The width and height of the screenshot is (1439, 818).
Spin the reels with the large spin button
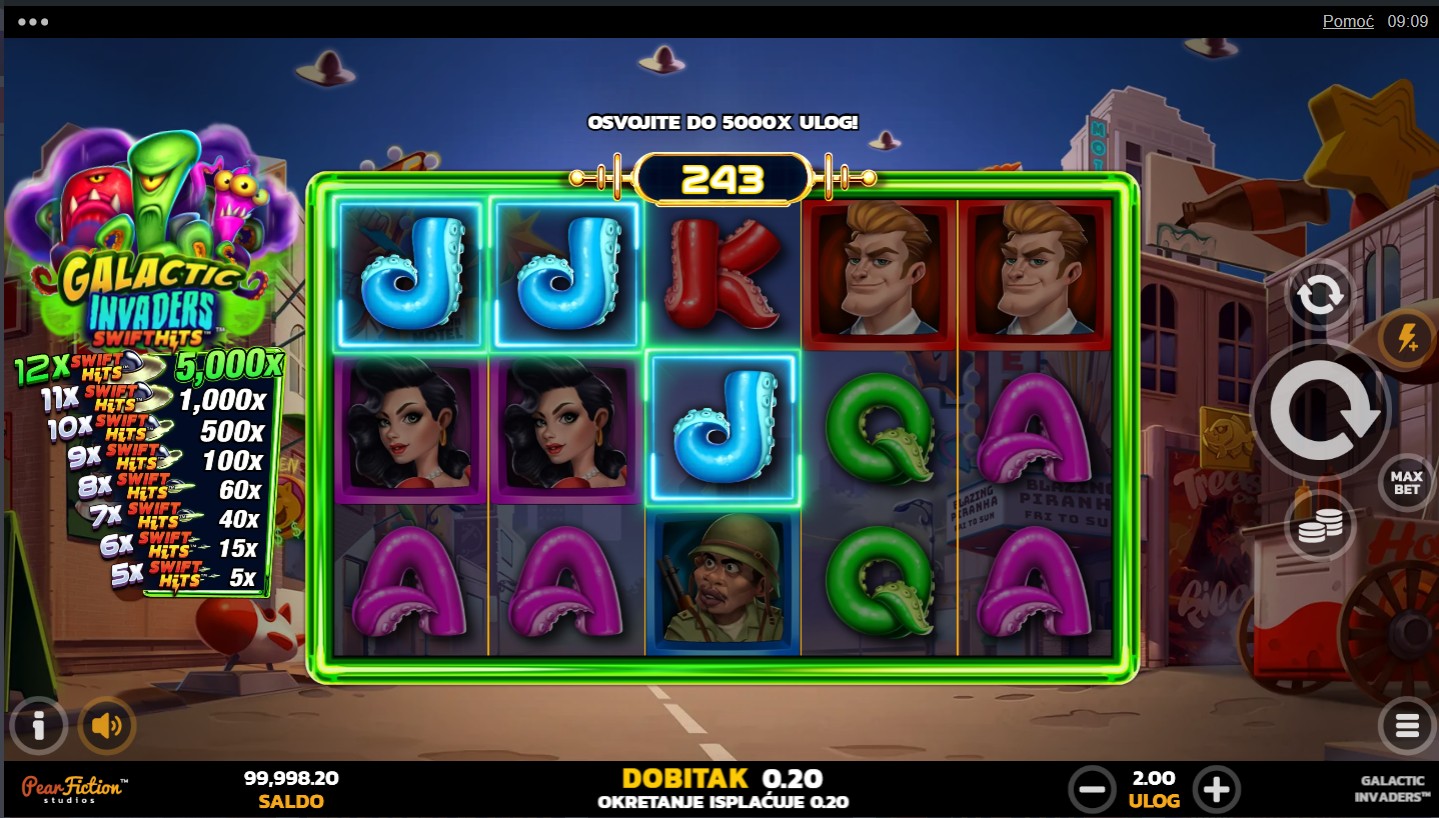1319,412
